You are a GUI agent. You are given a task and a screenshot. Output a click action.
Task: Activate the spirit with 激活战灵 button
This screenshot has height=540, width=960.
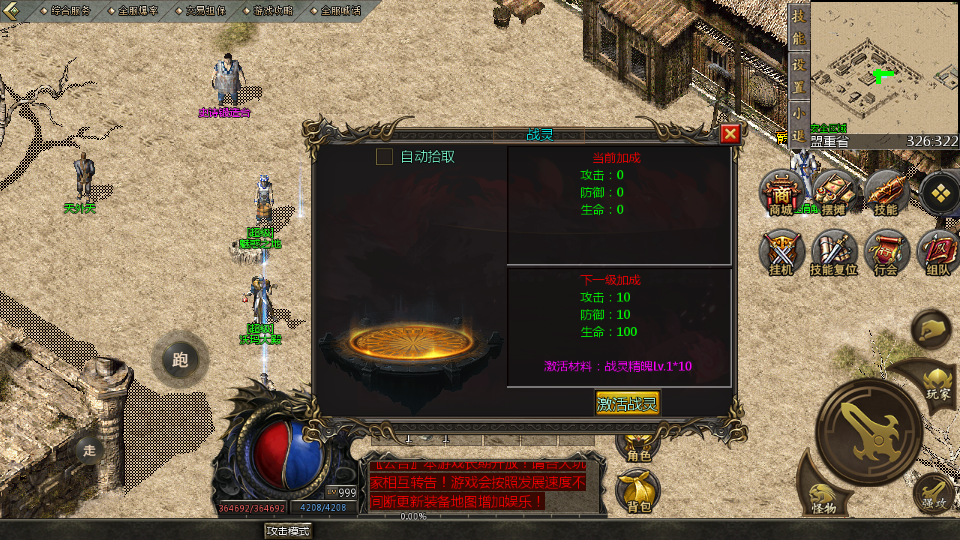pyautogui.click(x=627, y=404)
